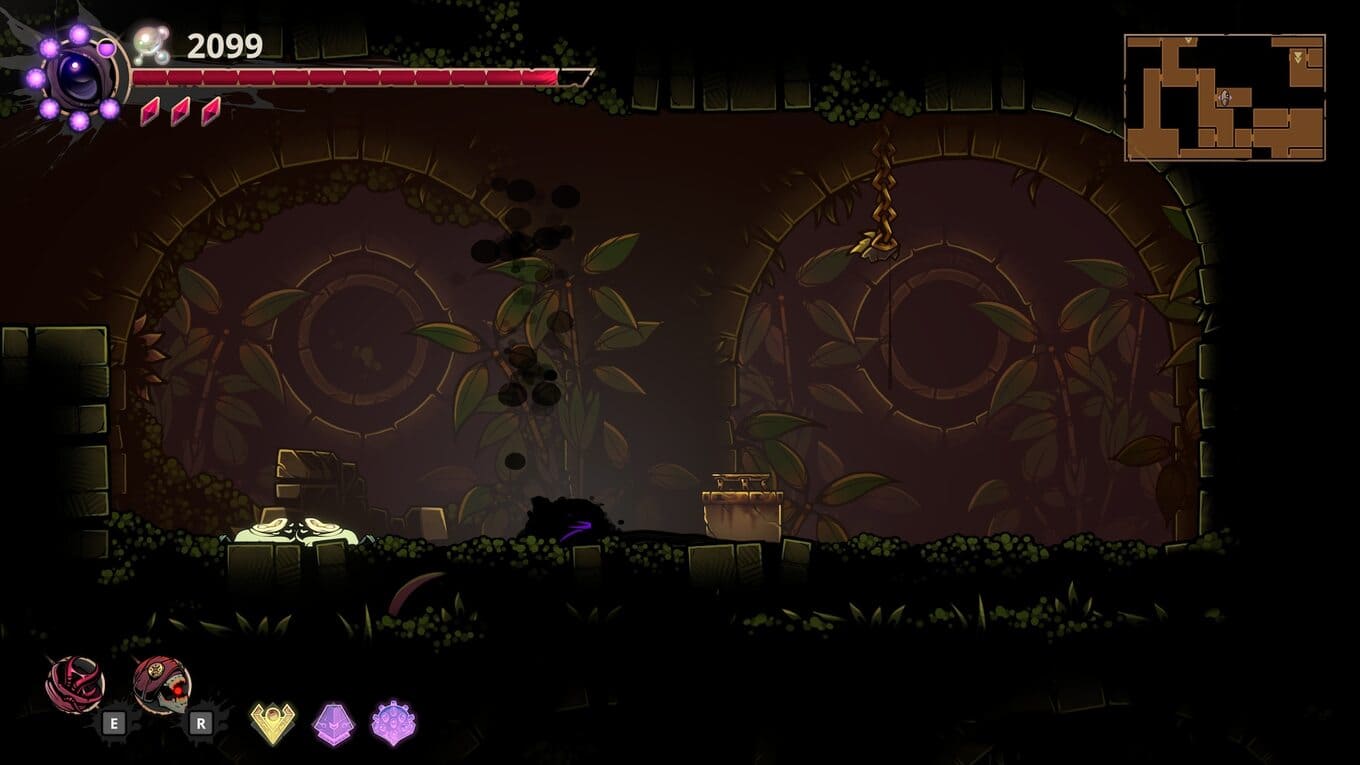Inspect the purple pentagon gem relic
This screenshot has width=1360, height=765.
click(x=333, y=722)
